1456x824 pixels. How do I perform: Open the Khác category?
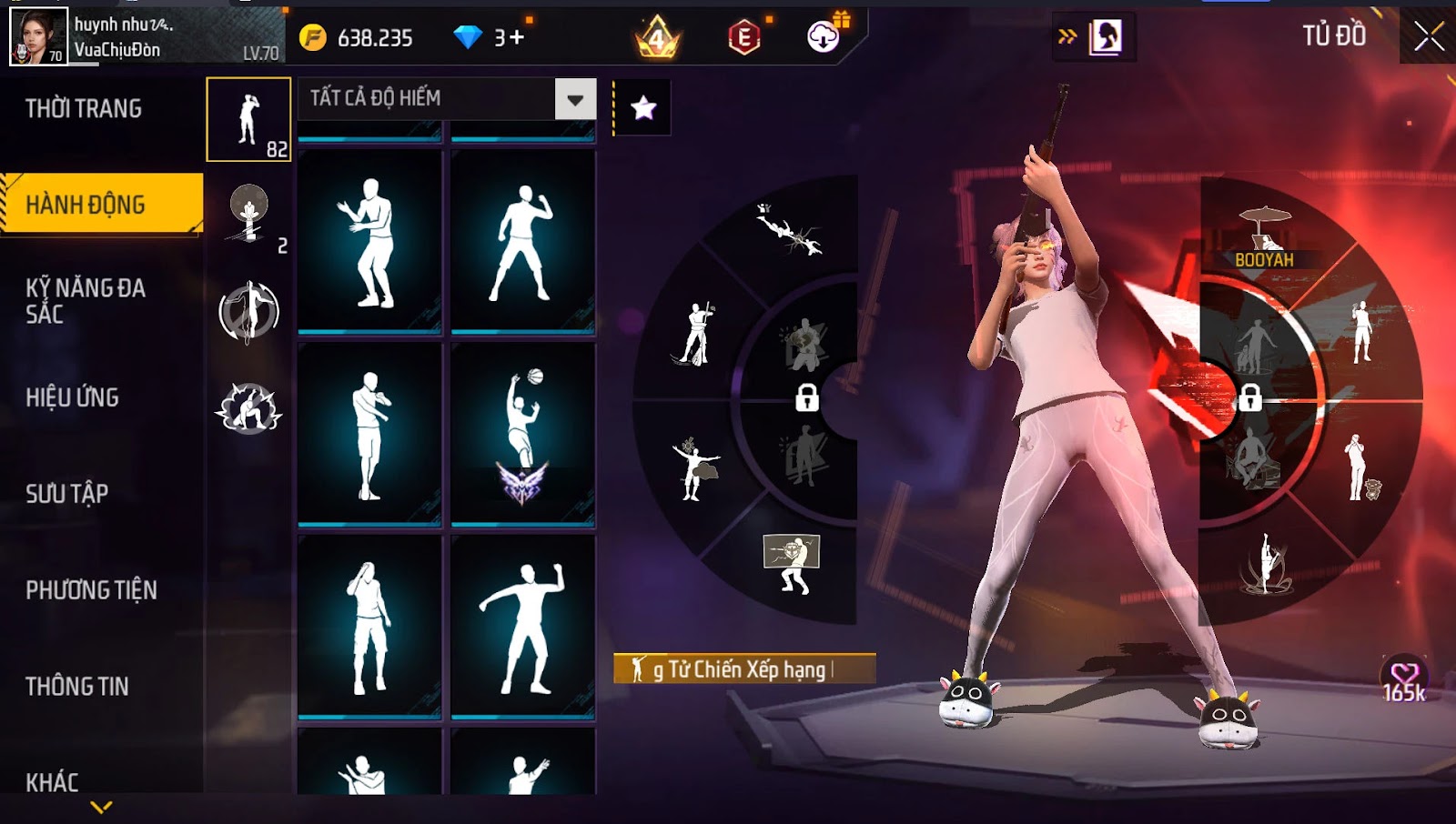[x=52, y=782]
